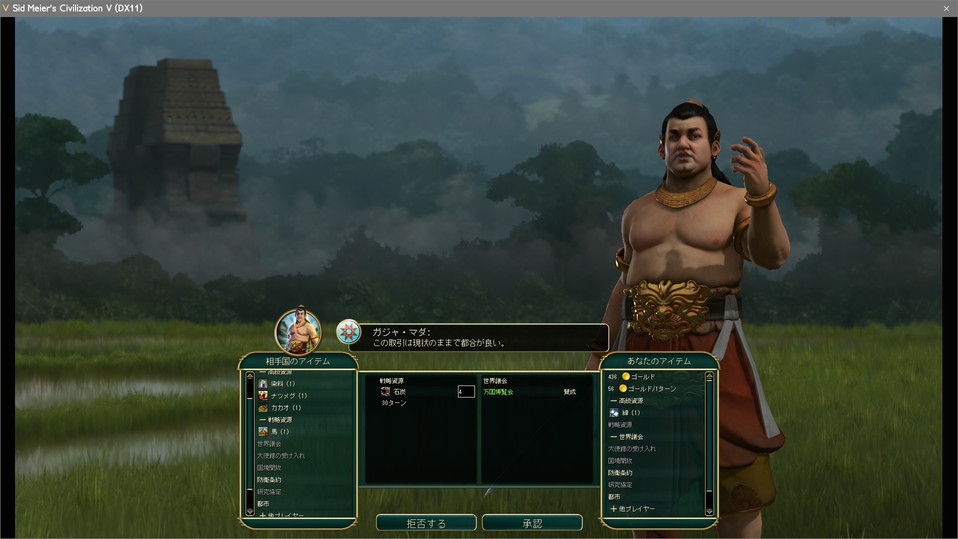Click the 石炭 quantity input box
The image size is (958, 539).
point(465,392)
